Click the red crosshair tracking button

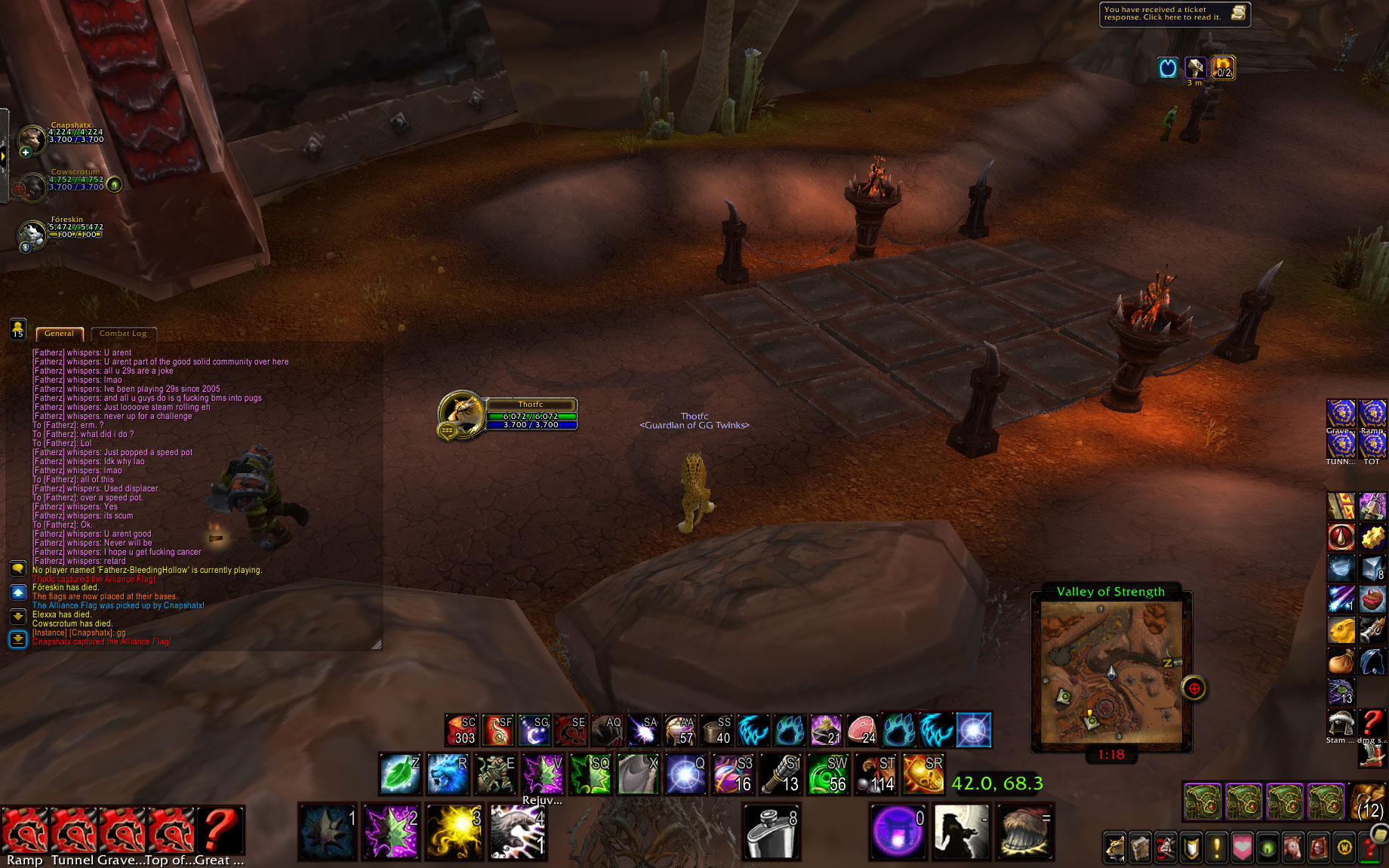coord(1193,688)
